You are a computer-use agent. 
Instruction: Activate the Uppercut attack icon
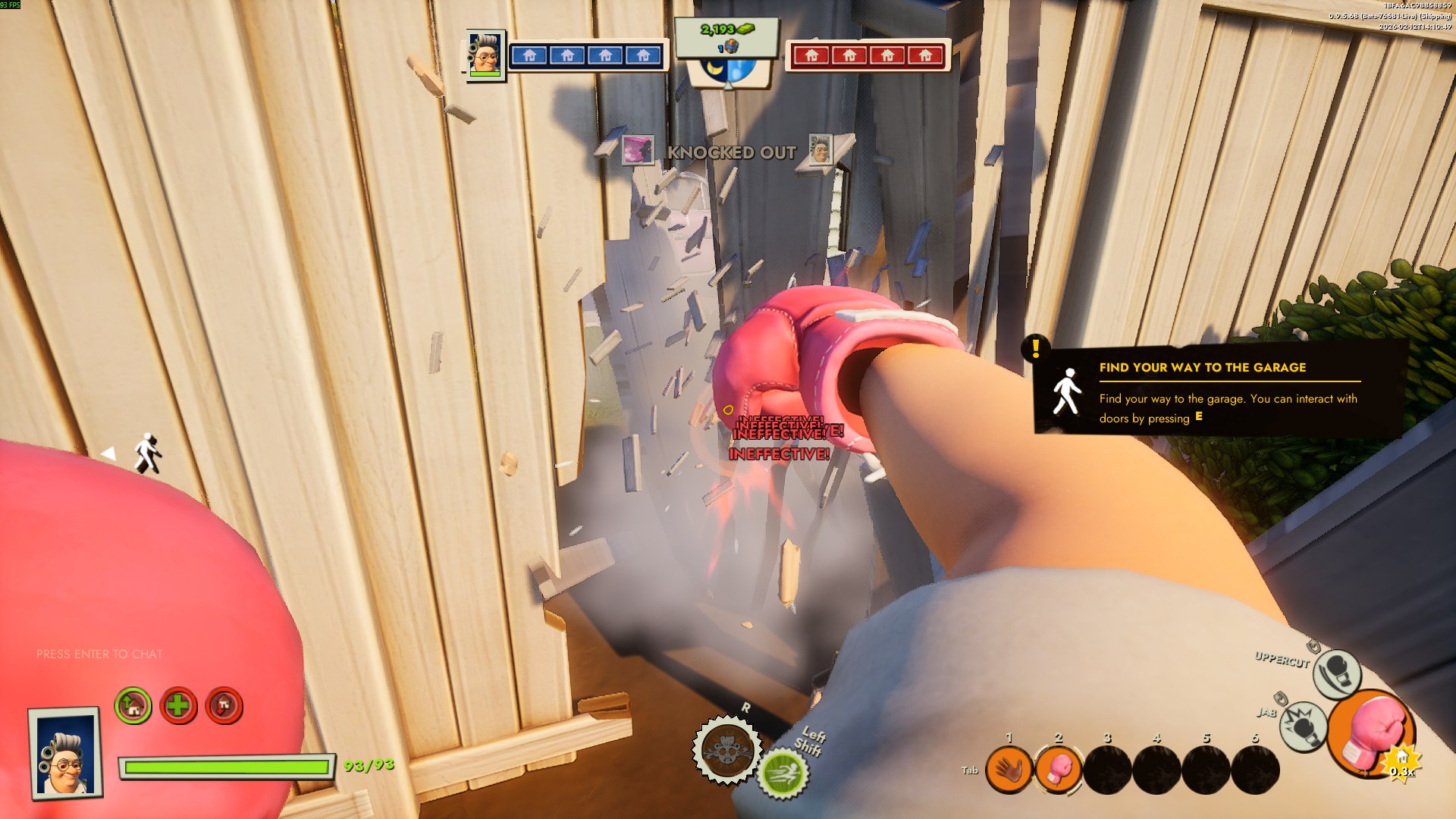click(1336, 673)
